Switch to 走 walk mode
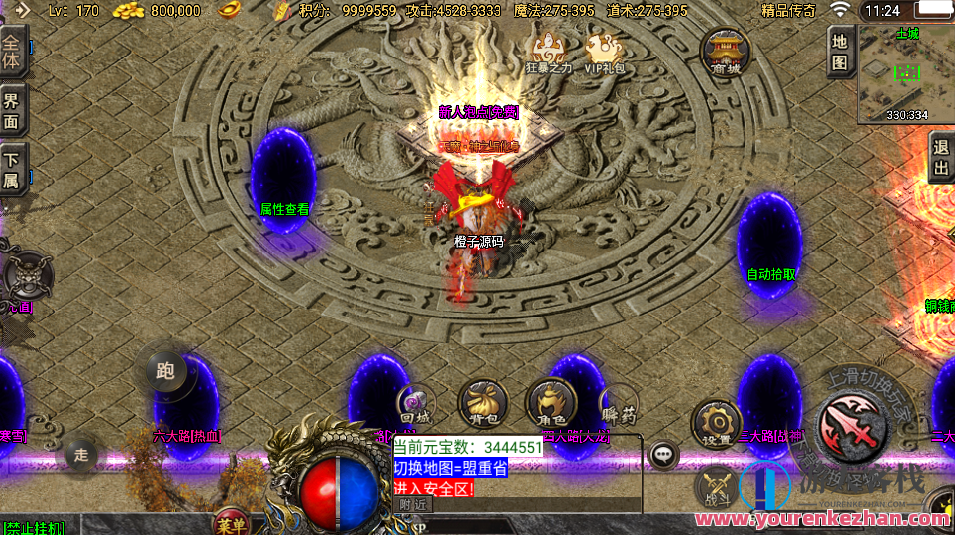955x535 pixels. tap(81, 456)
